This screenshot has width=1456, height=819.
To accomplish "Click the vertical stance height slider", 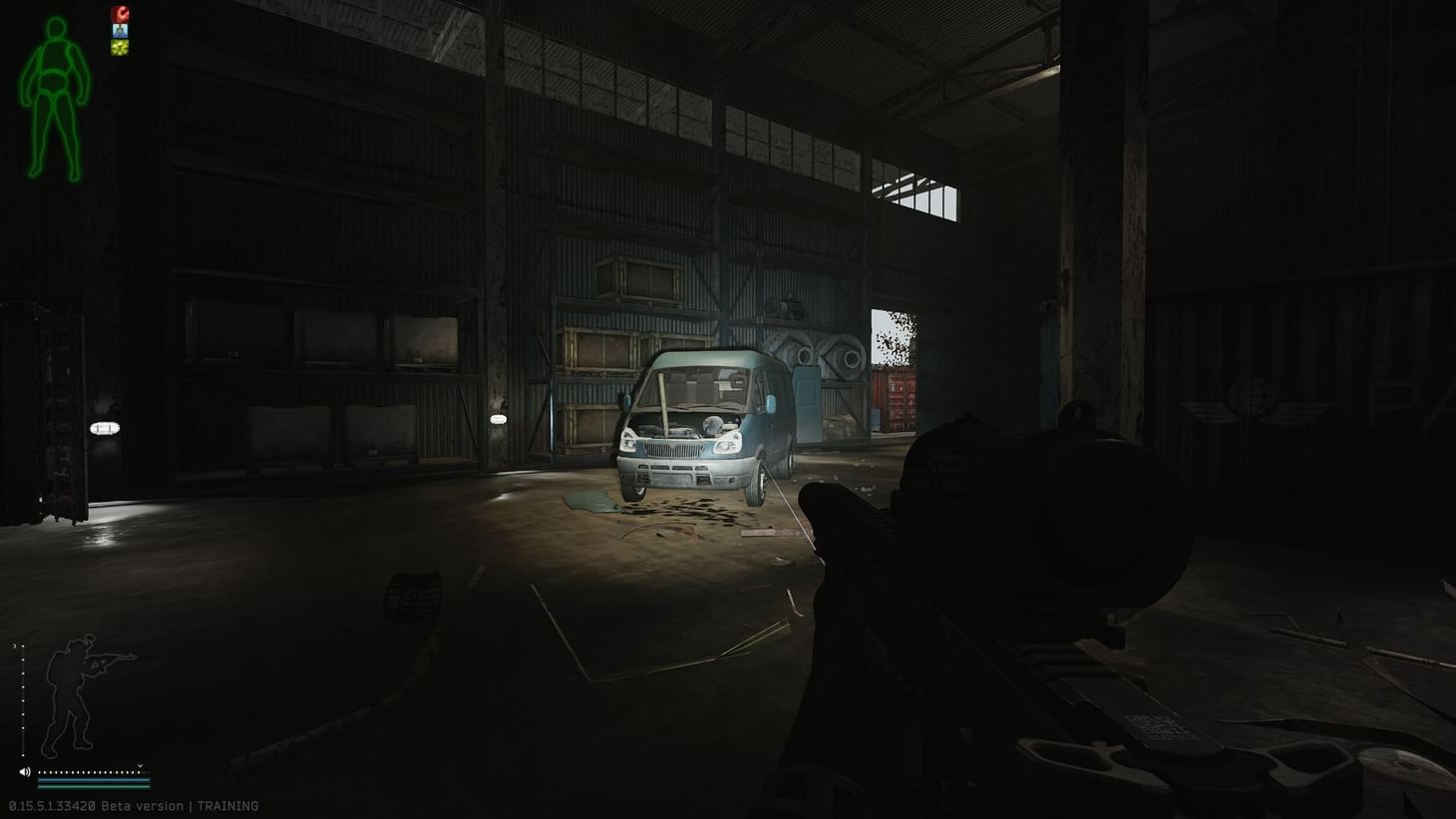I will [x=23, y=698].
